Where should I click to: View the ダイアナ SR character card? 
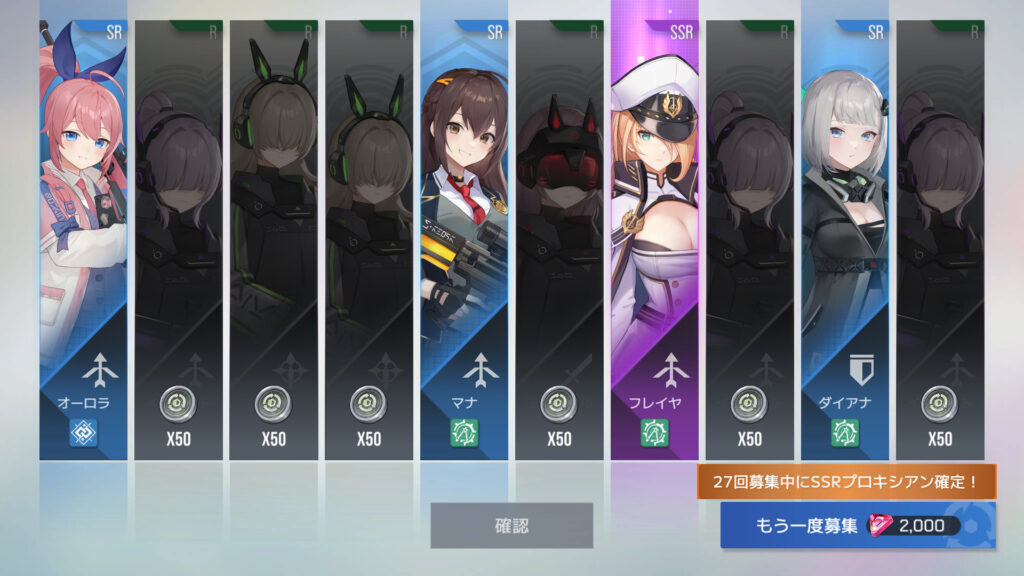click(845, 240)
